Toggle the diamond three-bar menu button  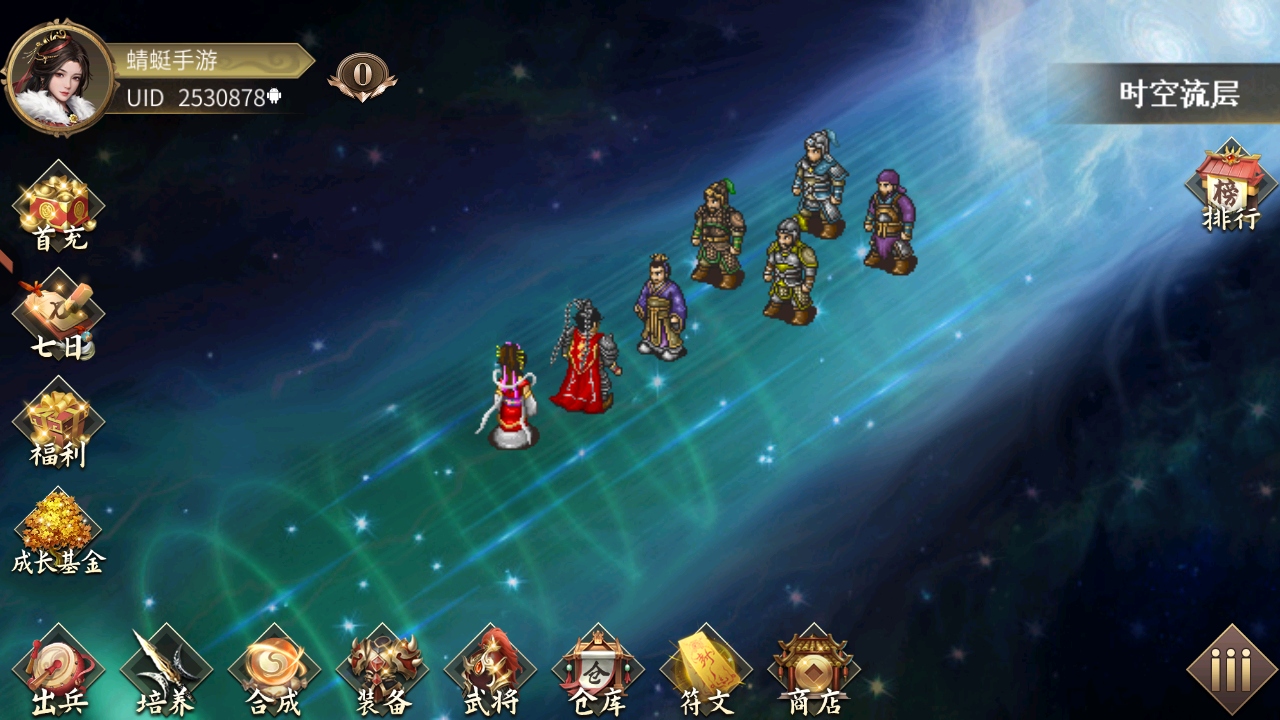[1231, 669]
